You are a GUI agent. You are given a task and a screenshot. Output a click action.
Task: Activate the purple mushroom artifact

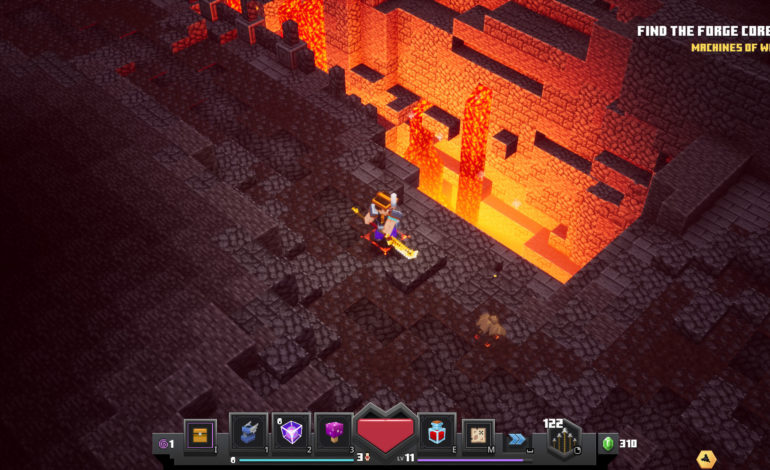pyautogui.click(x=333, y=432)
